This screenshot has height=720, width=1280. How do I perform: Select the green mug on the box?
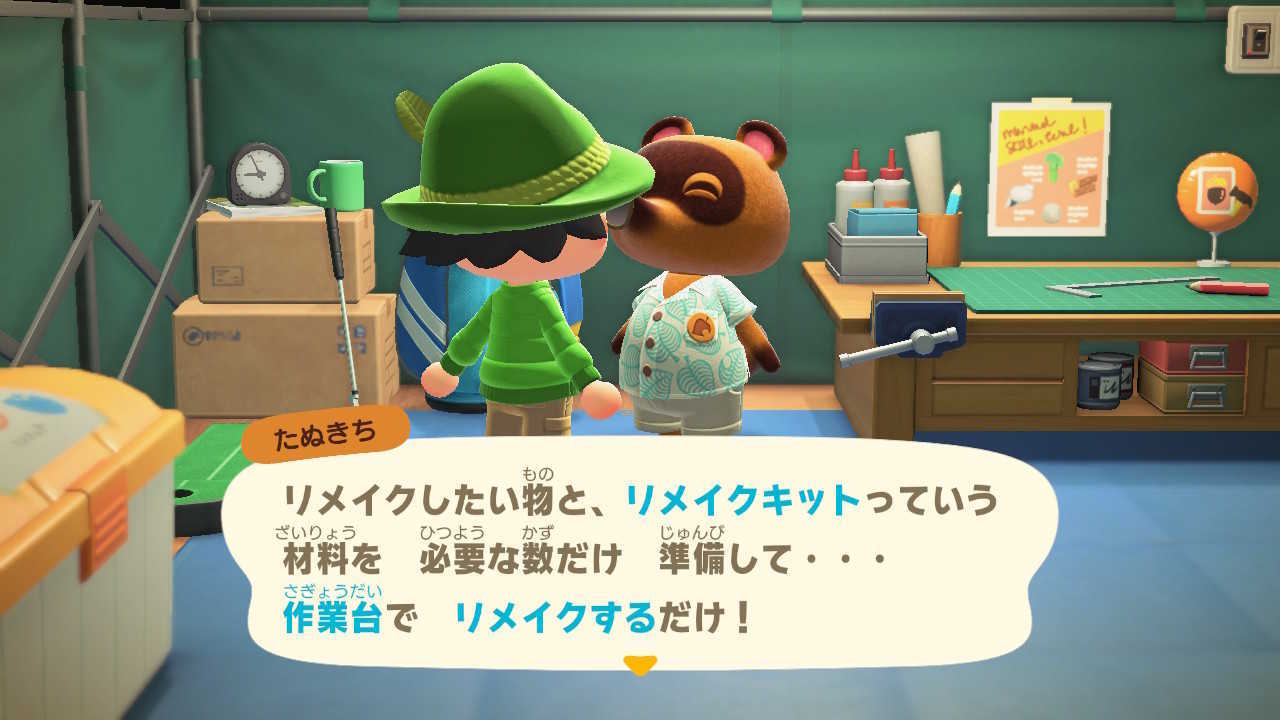341,184
